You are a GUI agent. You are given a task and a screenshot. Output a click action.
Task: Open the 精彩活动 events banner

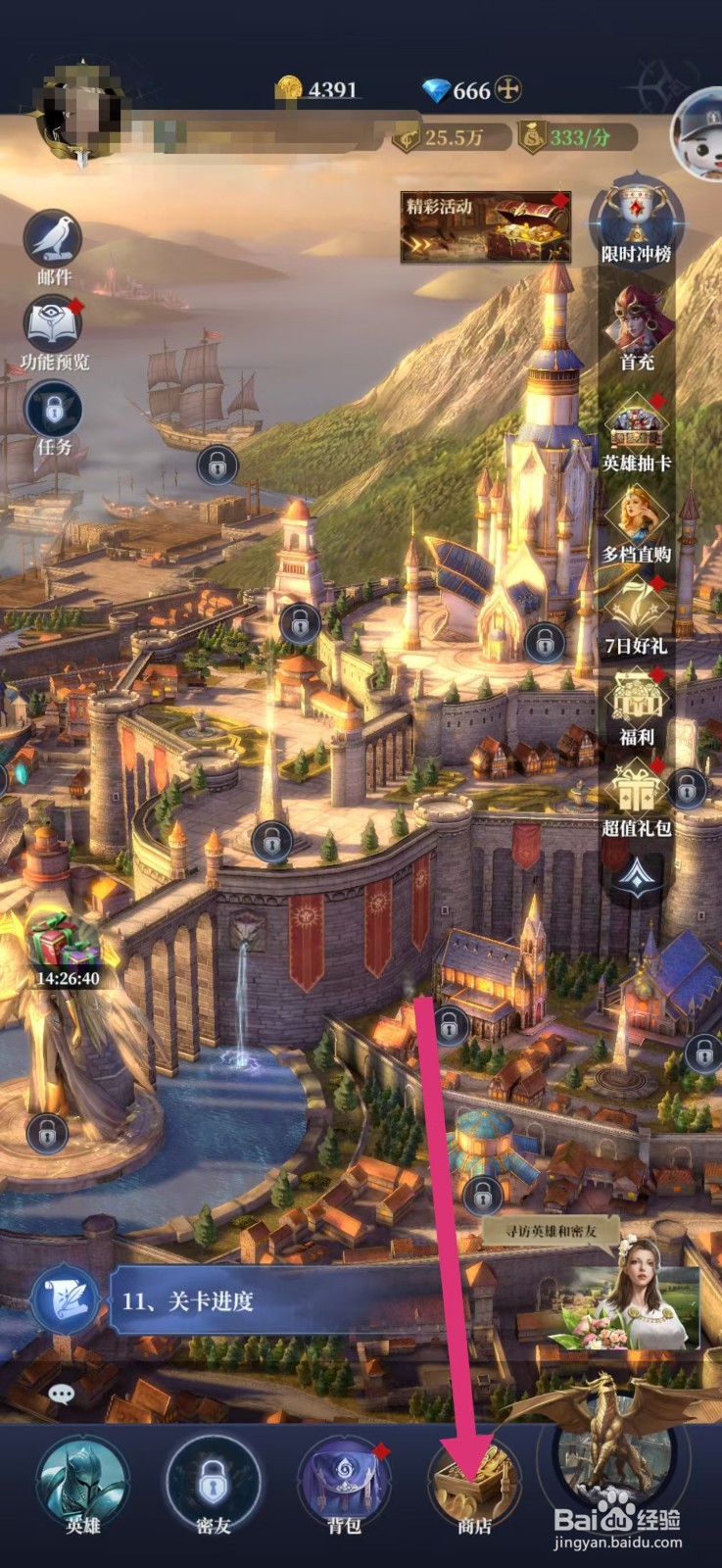pos(485,226)
